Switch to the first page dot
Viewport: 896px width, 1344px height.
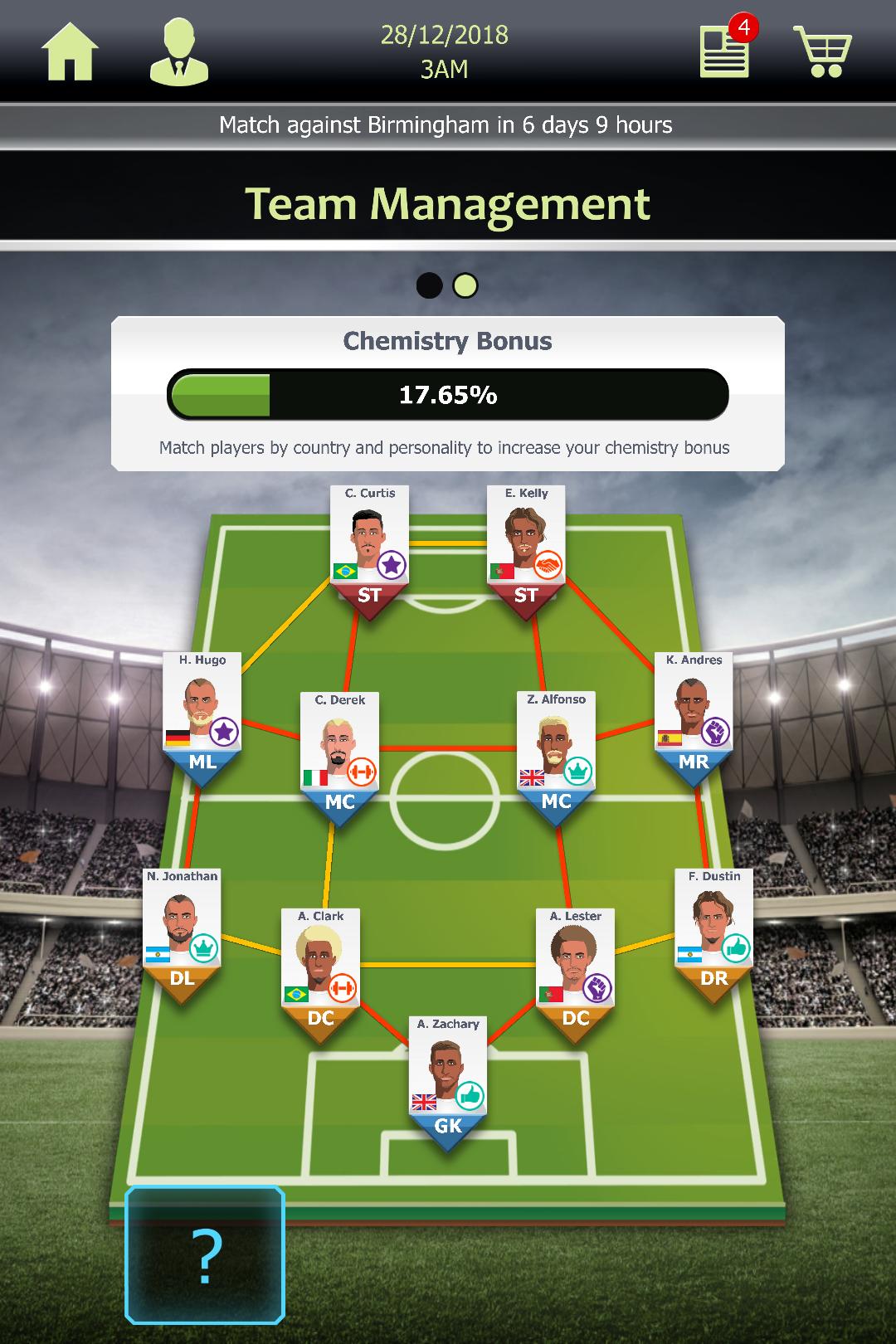(429, 285)
